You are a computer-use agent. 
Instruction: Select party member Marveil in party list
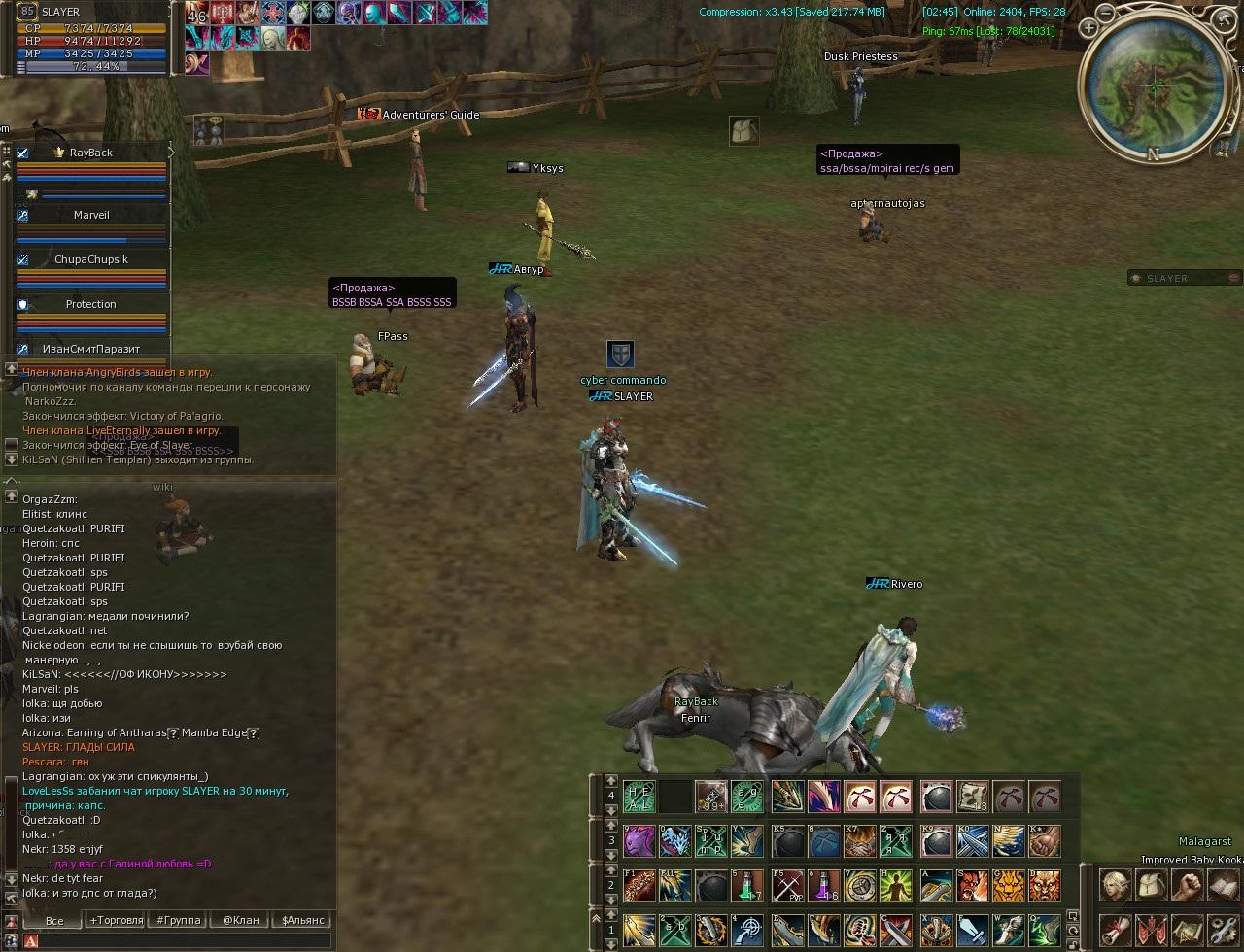coord(91,216)
